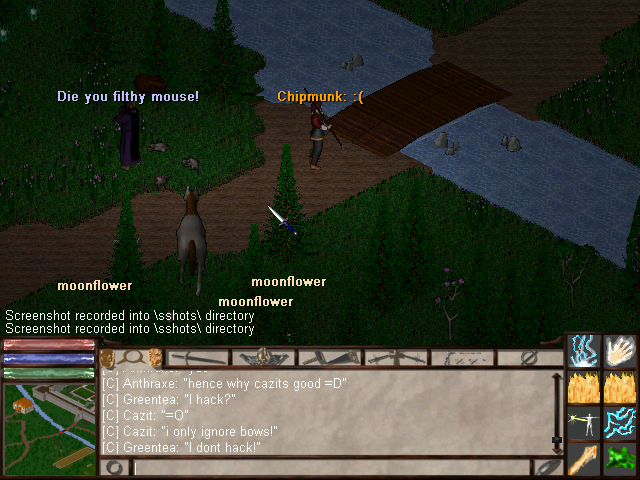Click the chat text input field

[x=330, y=467]
